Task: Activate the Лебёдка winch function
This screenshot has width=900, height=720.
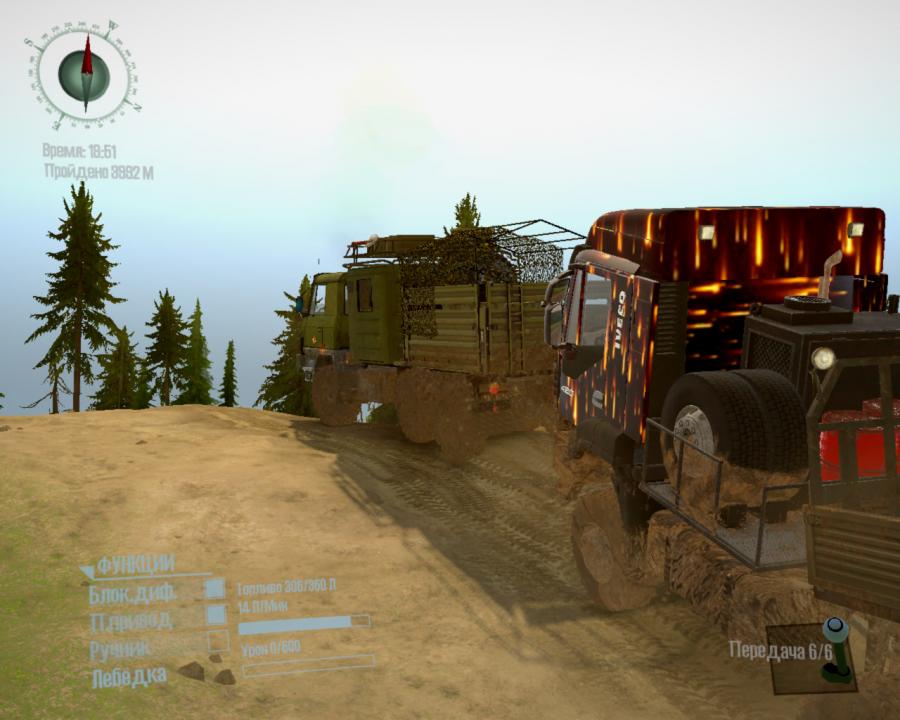Action: [x=129, y=676]
